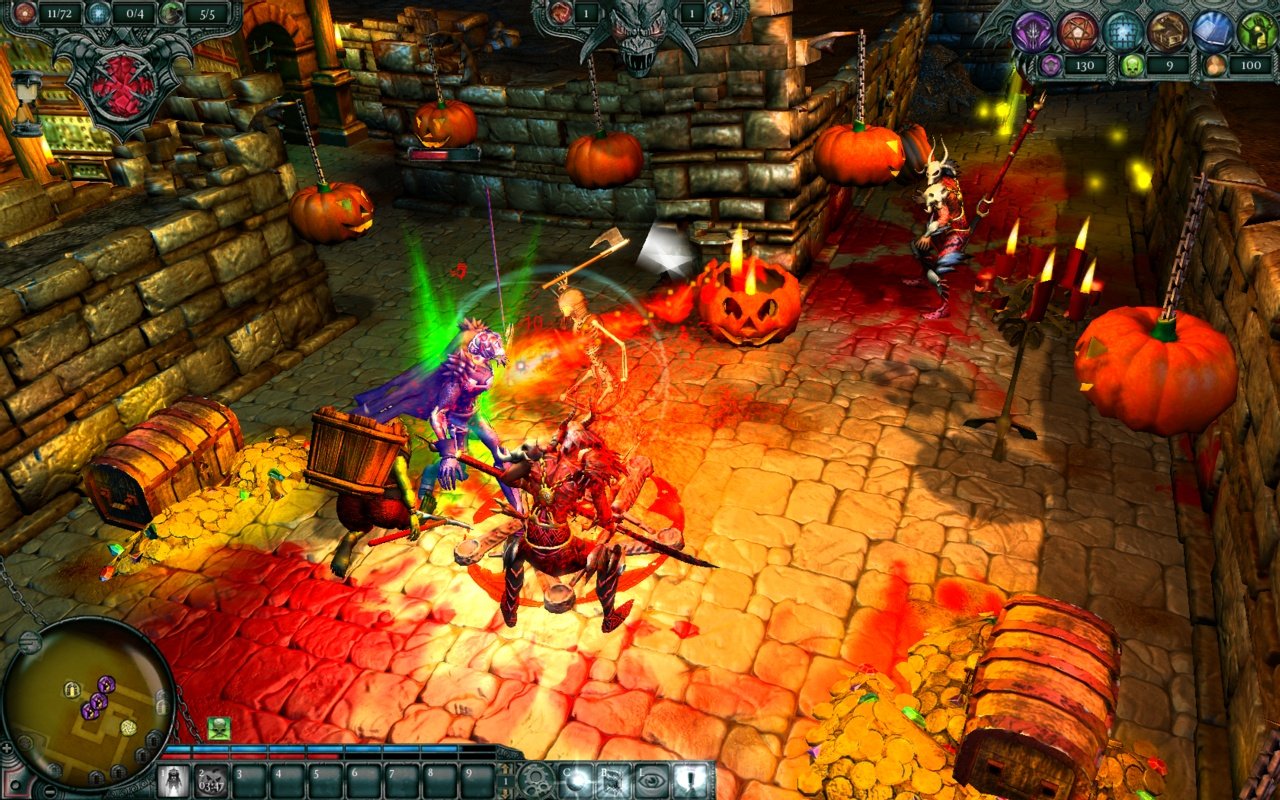Screen dimensions: 1280x800
Task: Click the green figure panel icon
Action: (1258, 28)
